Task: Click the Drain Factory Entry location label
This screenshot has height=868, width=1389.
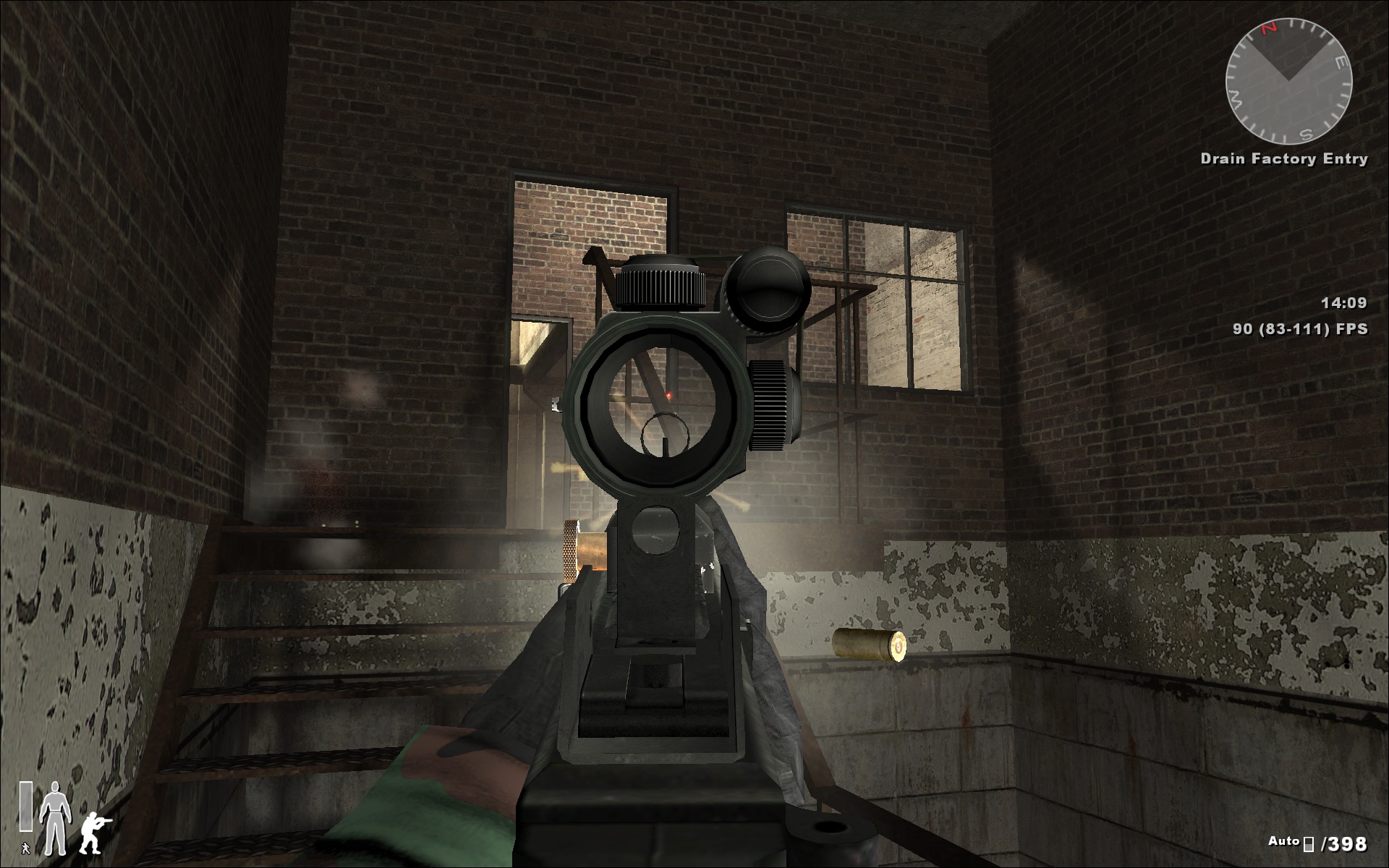Action: [1283, 159]
